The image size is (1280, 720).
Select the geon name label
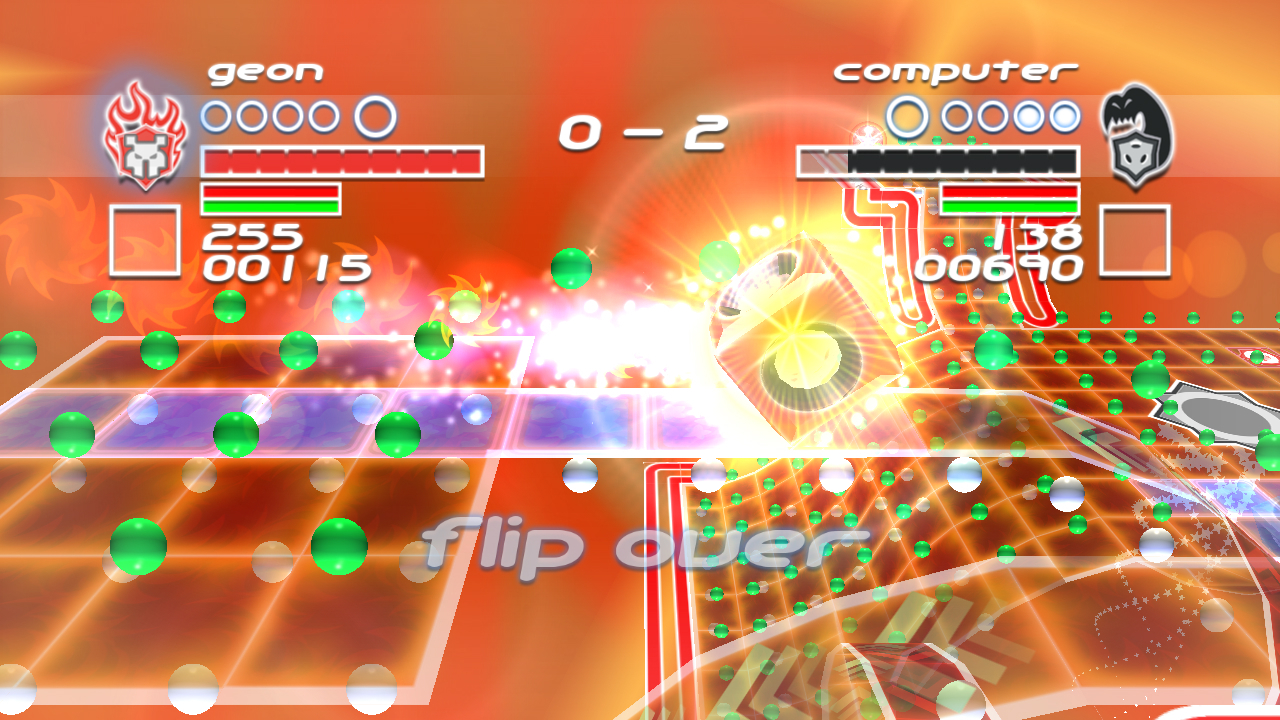(264, 69)
